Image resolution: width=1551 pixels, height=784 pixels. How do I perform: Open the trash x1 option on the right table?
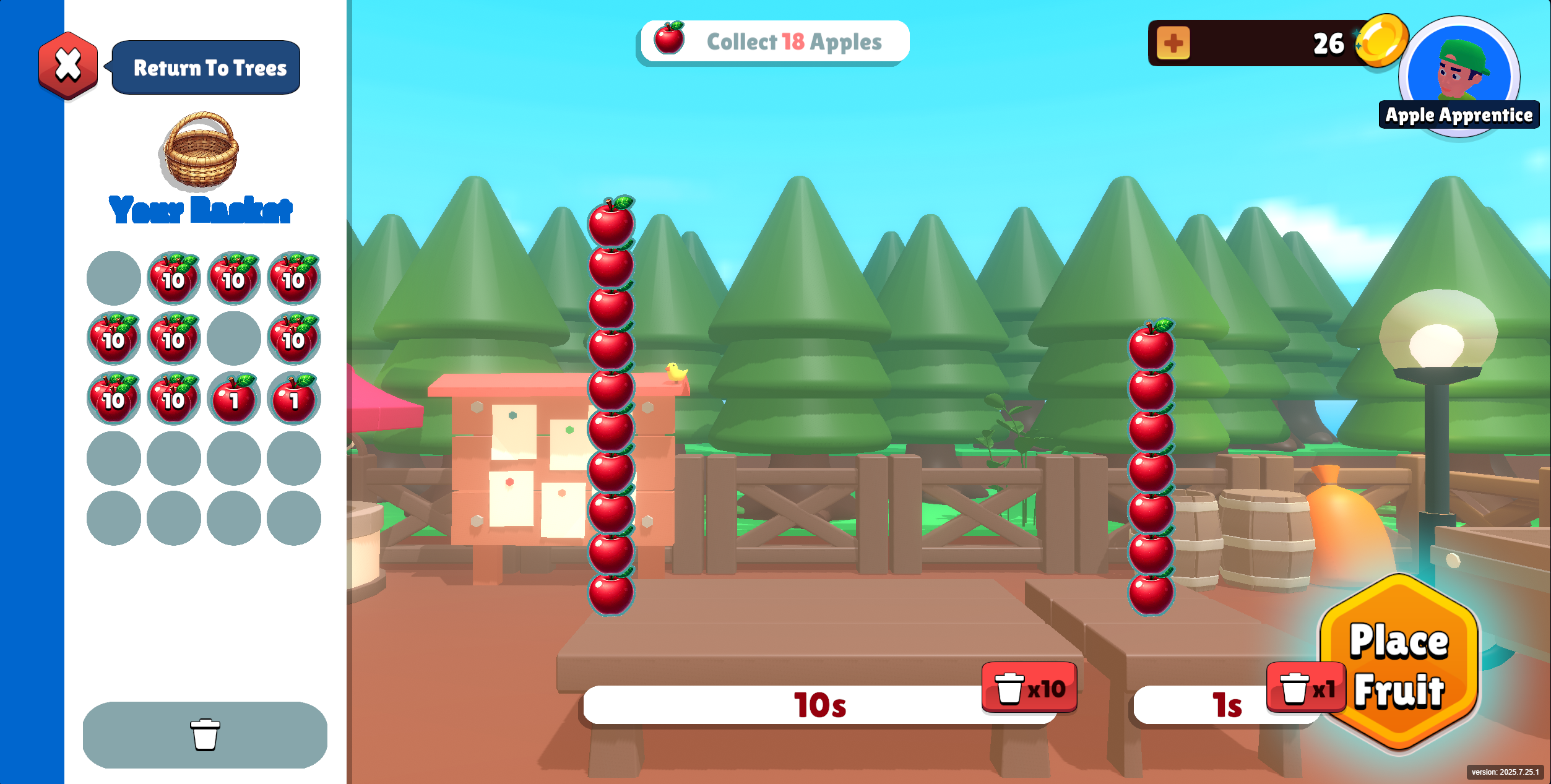tap(1303, 687)
